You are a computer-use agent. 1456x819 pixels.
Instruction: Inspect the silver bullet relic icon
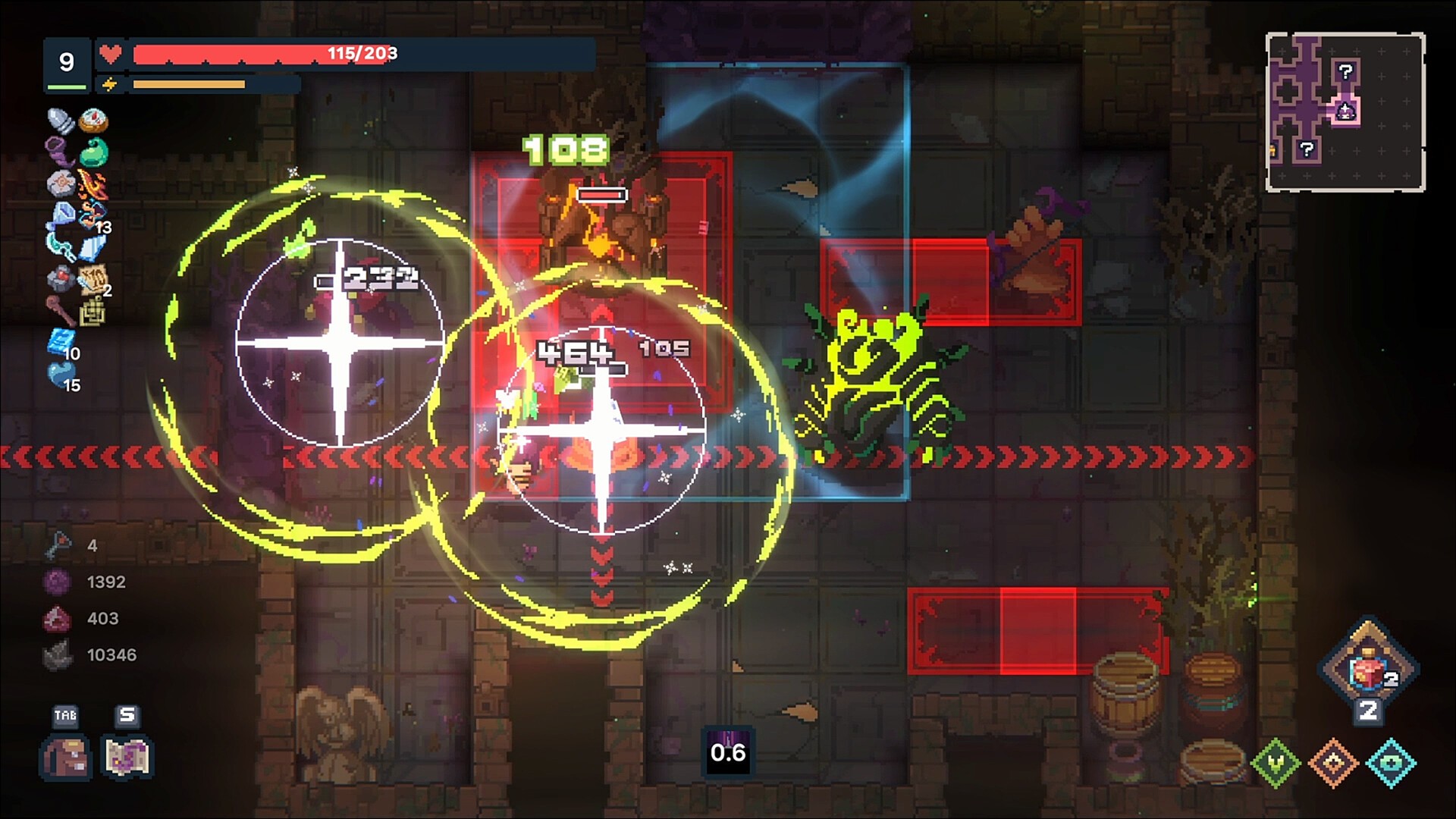(60, 120)
